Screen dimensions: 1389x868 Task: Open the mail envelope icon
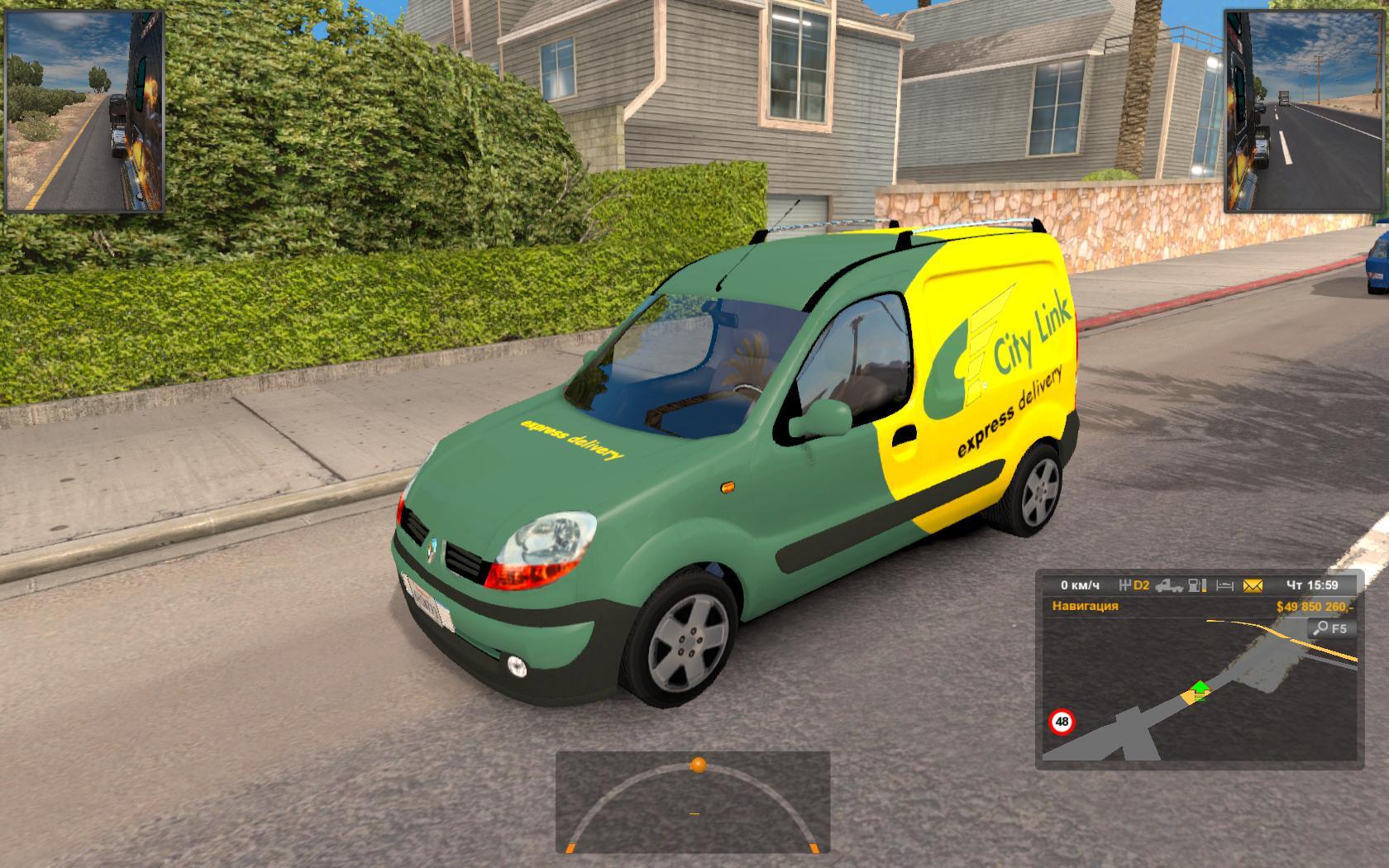[x=1253, y=585]
